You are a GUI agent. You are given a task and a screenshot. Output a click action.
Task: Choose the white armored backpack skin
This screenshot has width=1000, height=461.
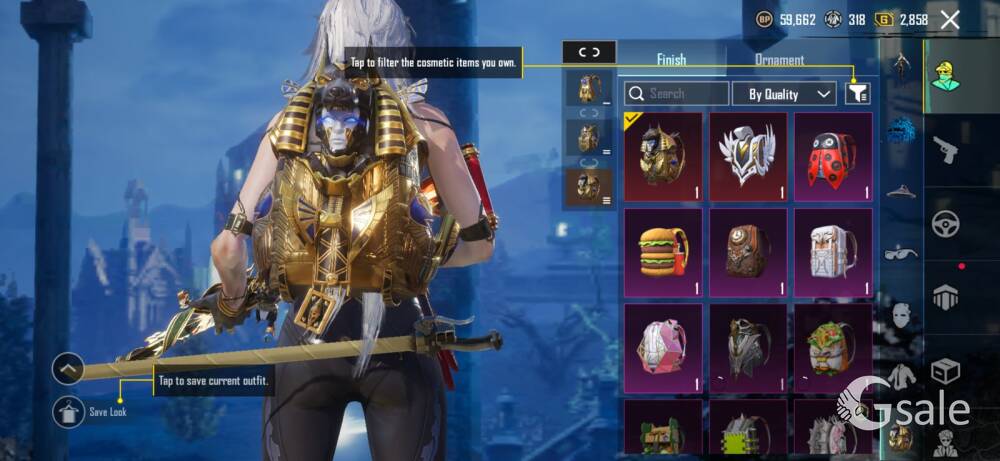click(833, 252)
